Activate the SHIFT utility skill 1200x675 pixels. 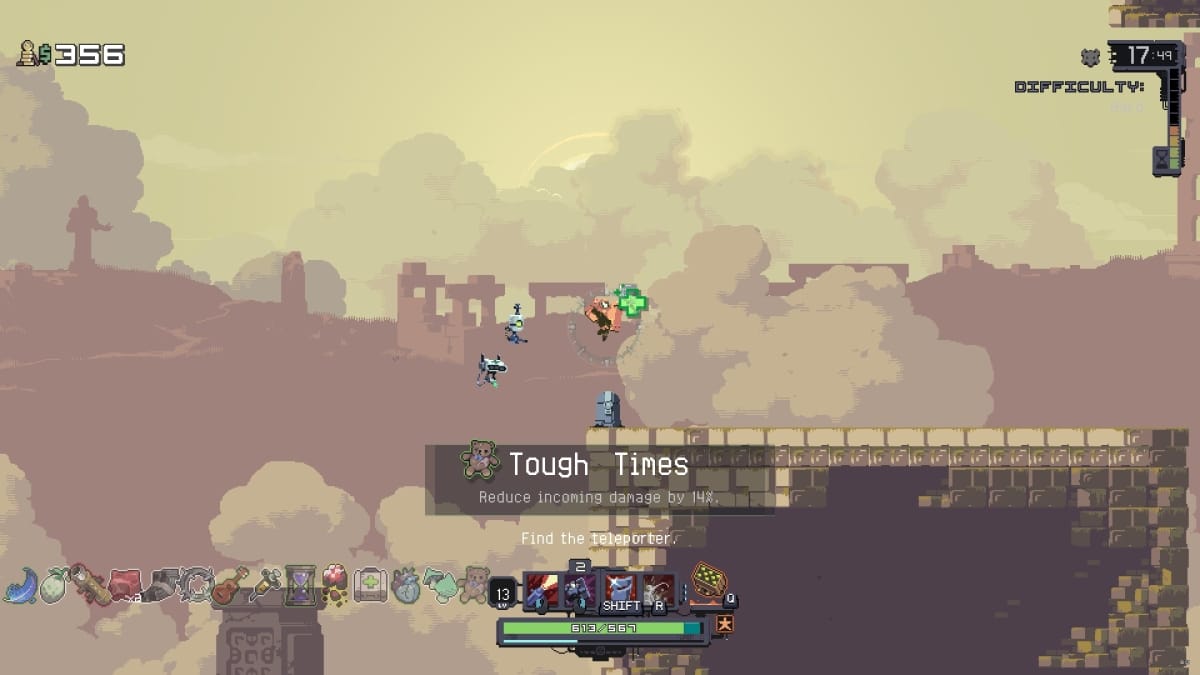click(620, 590)
